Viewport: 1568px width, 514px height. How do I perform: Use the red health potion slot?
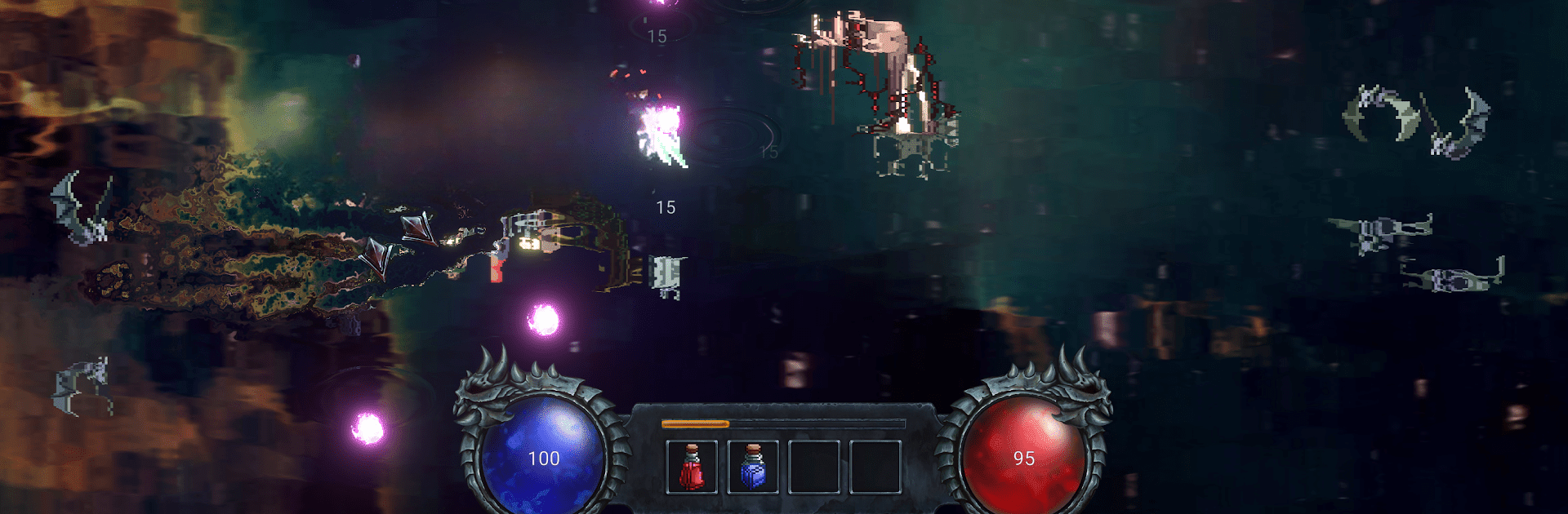click(692, 467)
